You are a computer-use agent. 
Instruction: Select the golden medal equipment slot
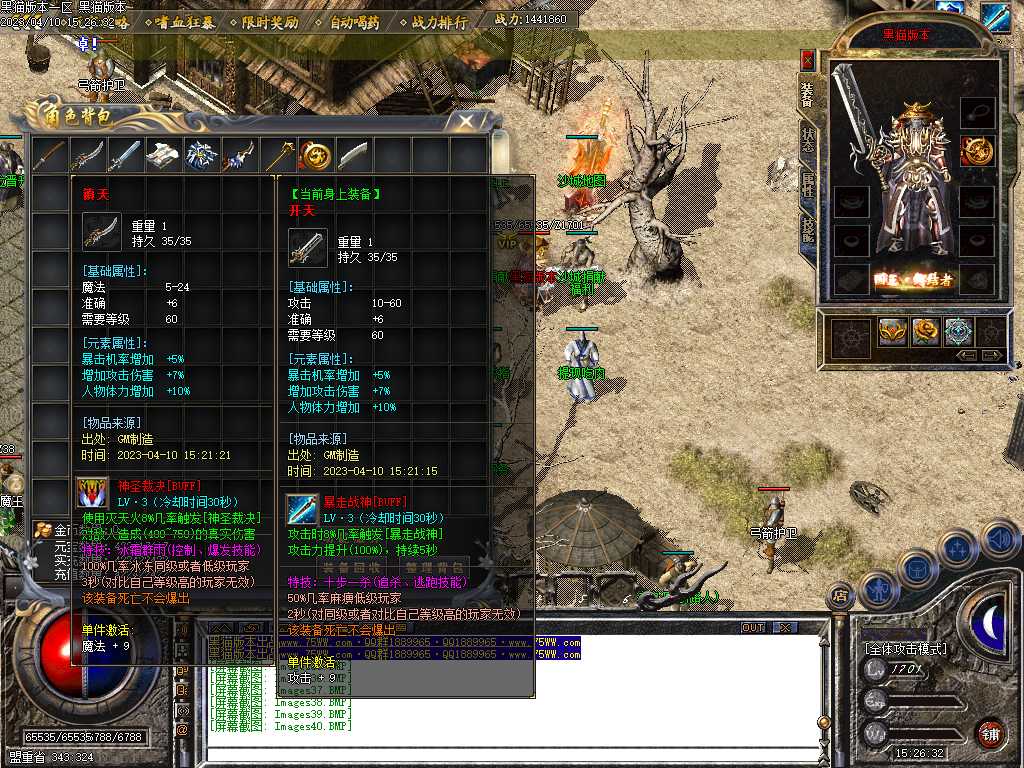pyautogui.click(x=975, y=151)
